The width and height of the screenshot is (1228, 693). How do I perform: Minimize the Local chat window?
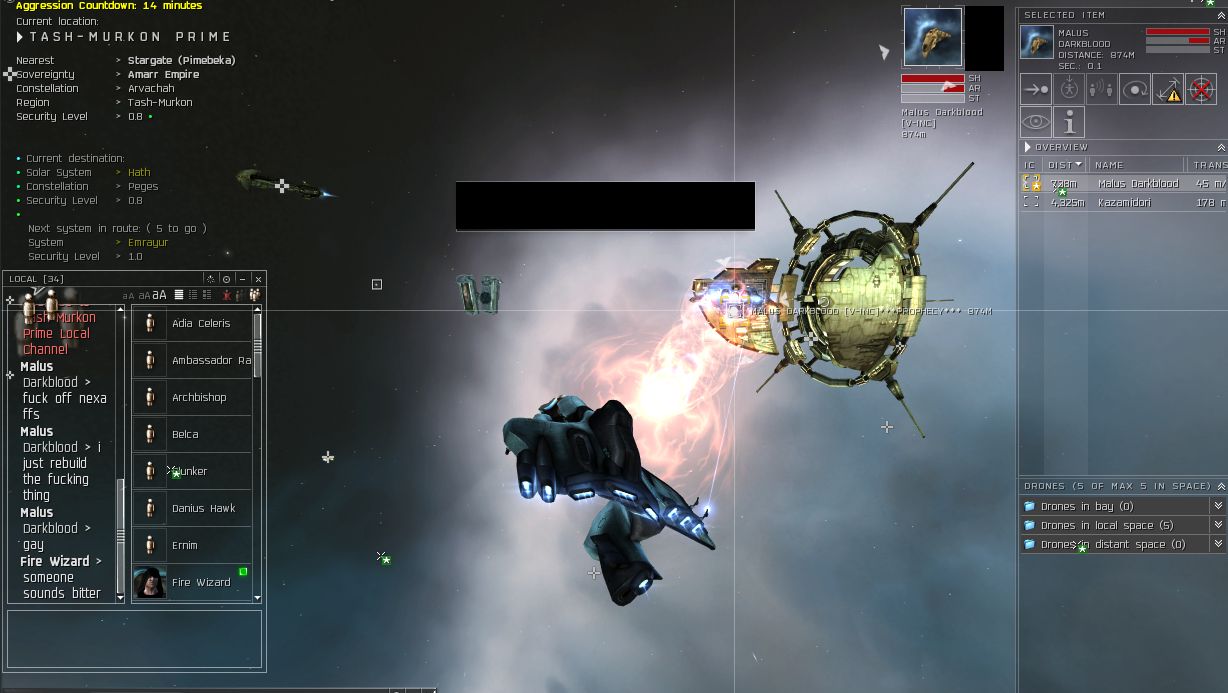242,279
